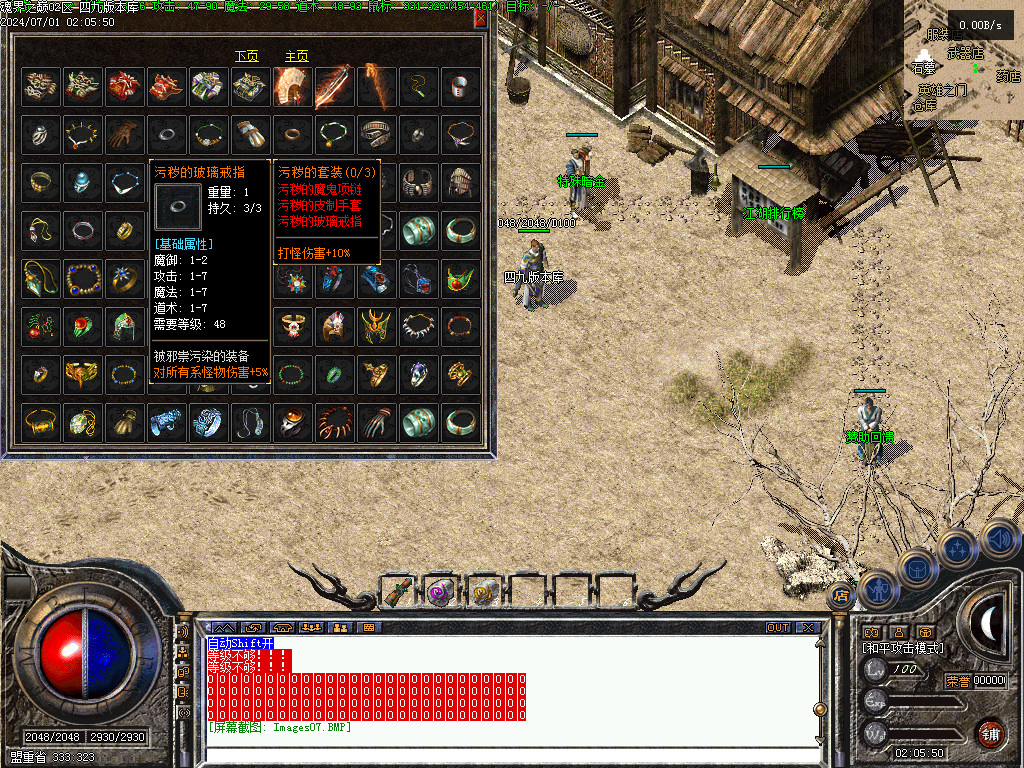Return to main page via 主页

coord(297,56)
